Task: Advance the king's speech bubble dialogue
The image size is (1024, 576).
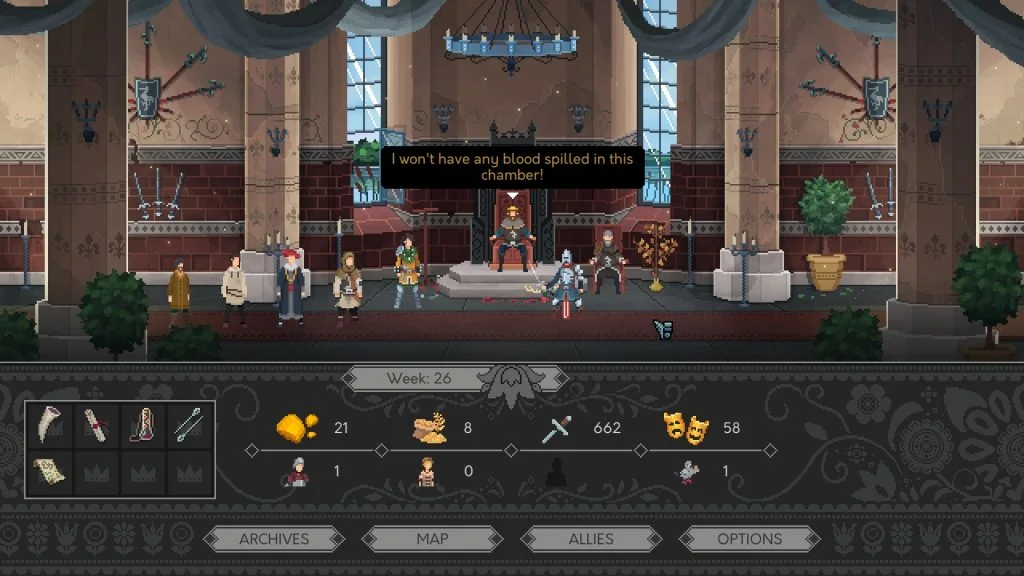Action: coord(512,167)
